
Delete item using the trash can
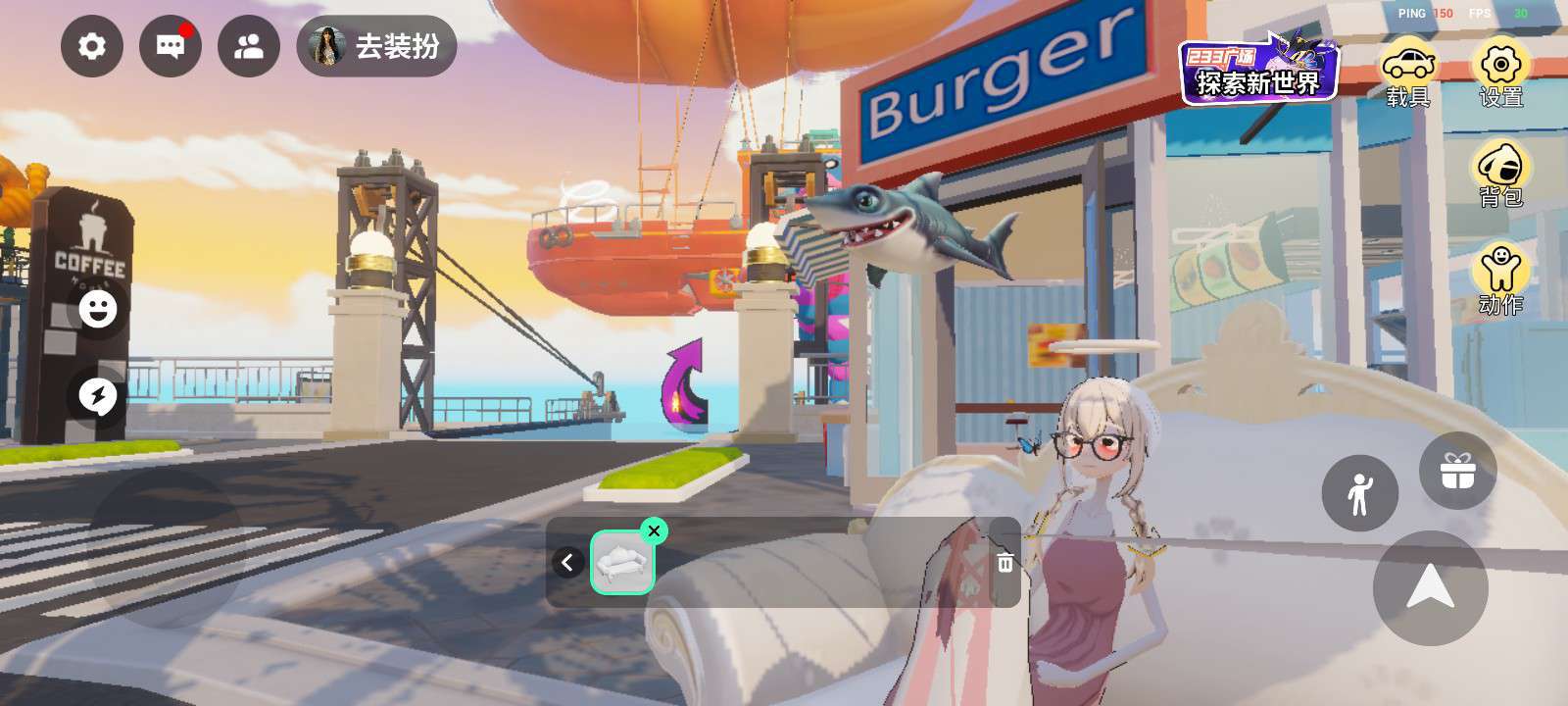coord(1004,562)
